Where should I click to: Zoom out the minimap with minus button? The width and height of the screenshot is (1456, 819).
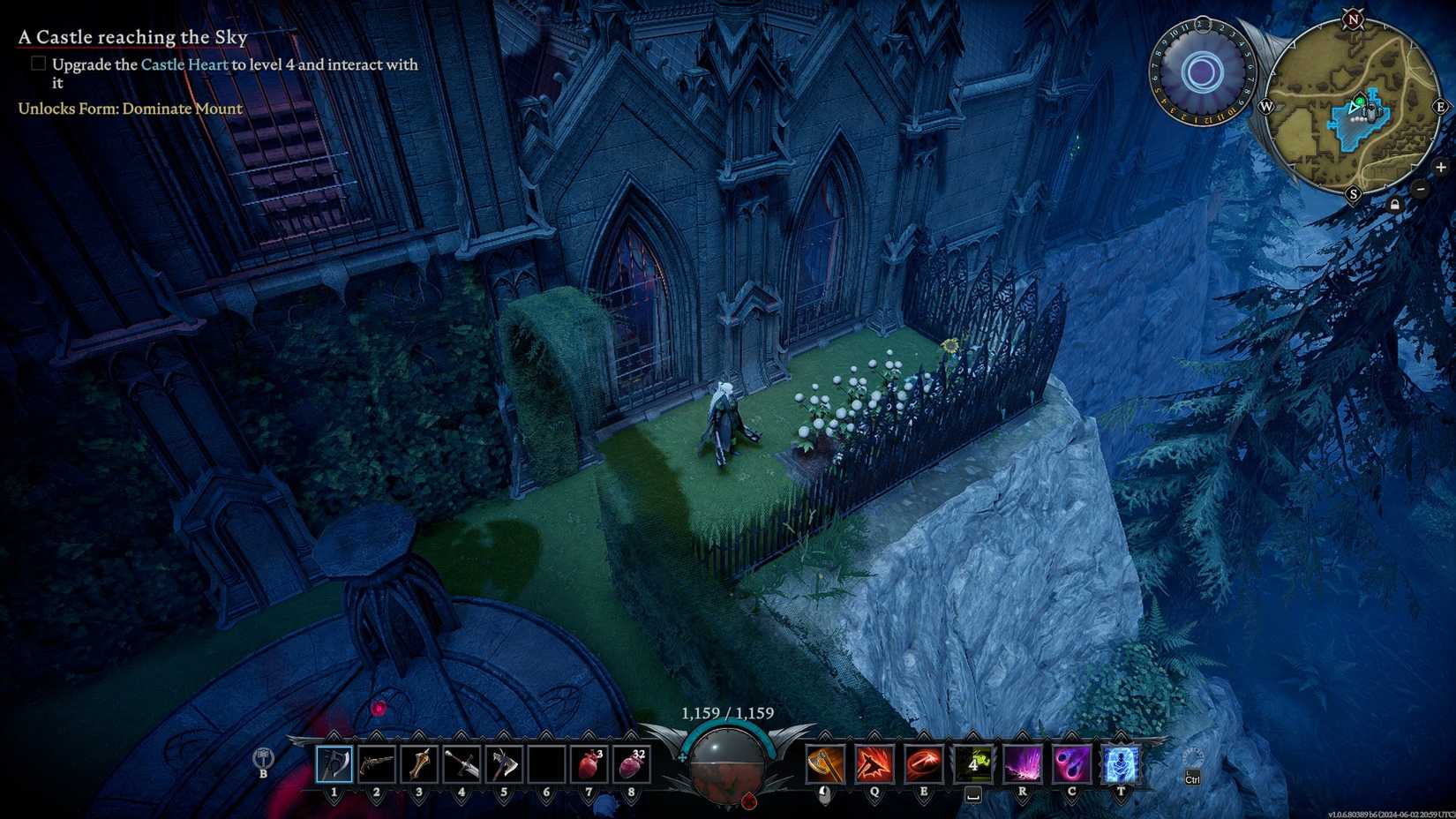click(1421, 188)
